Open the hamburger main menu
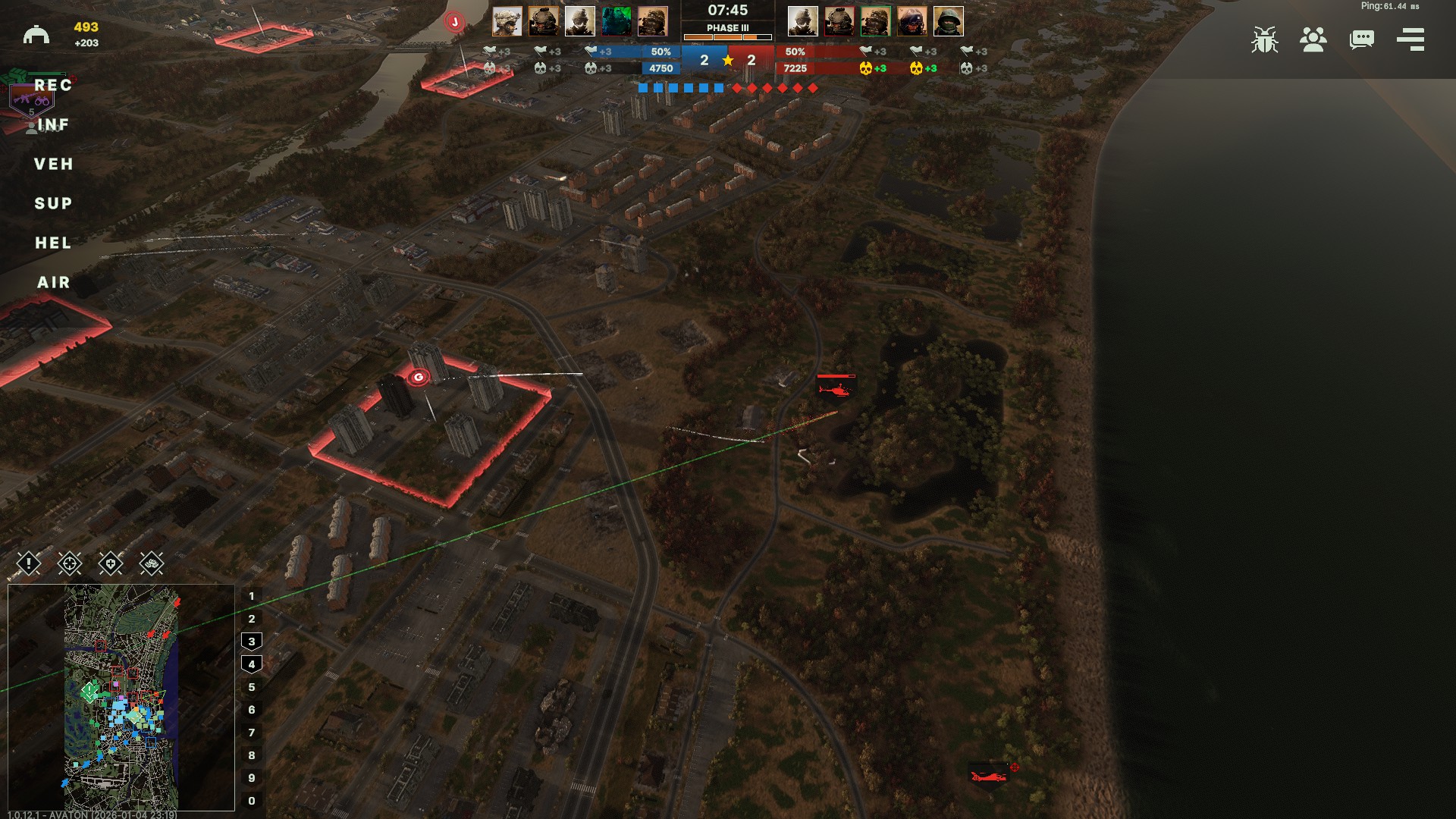Viewport: 1456px width, 819px height. click(1410, 39)
